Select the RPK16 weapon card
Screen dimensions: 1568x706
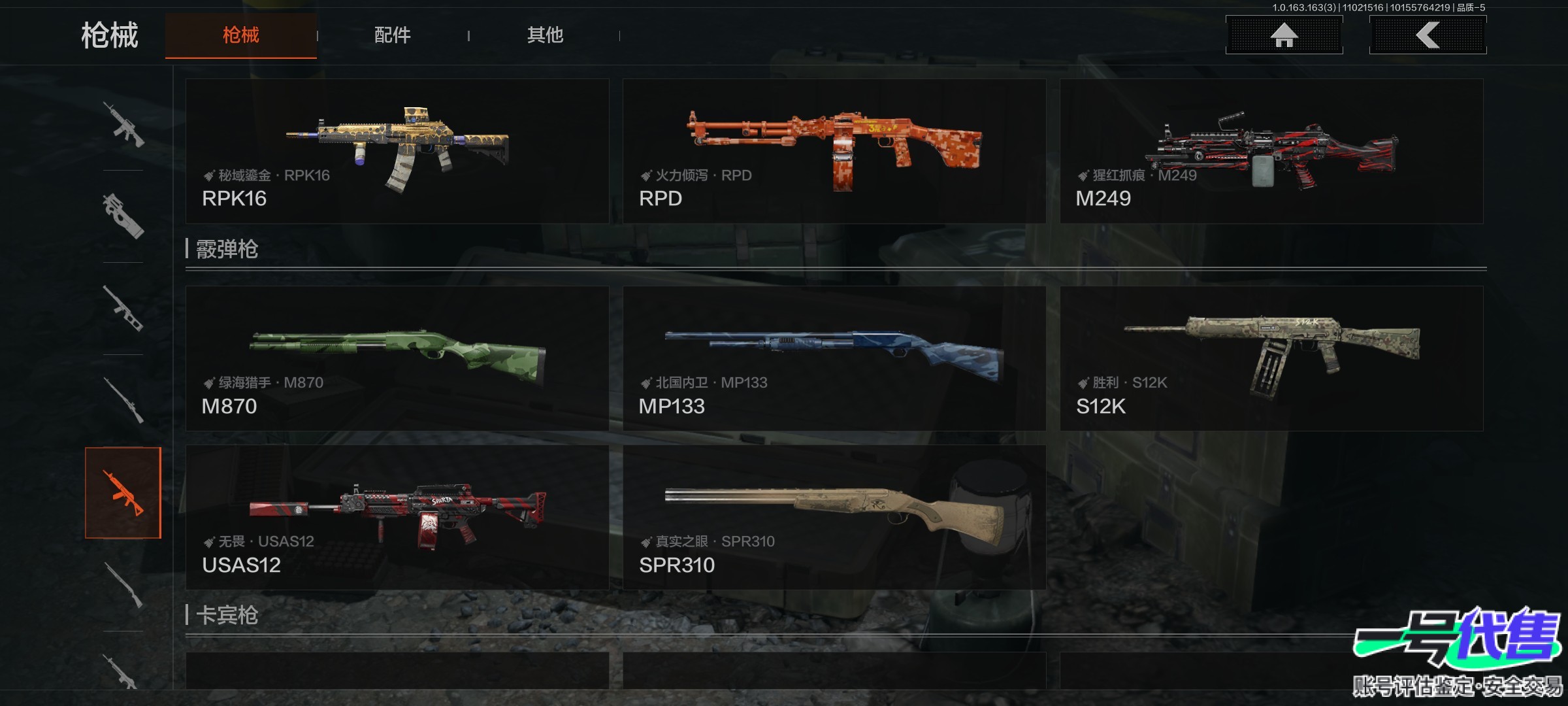[397, 152]
